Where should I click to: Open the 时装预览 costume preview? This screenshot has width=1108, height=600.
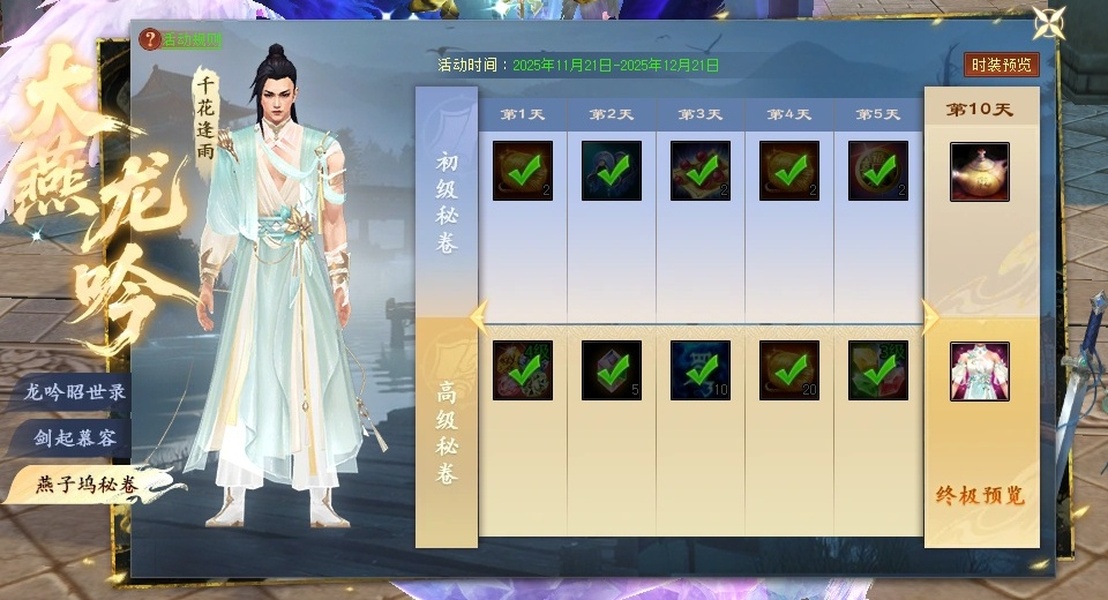(x=1001, y=65)
